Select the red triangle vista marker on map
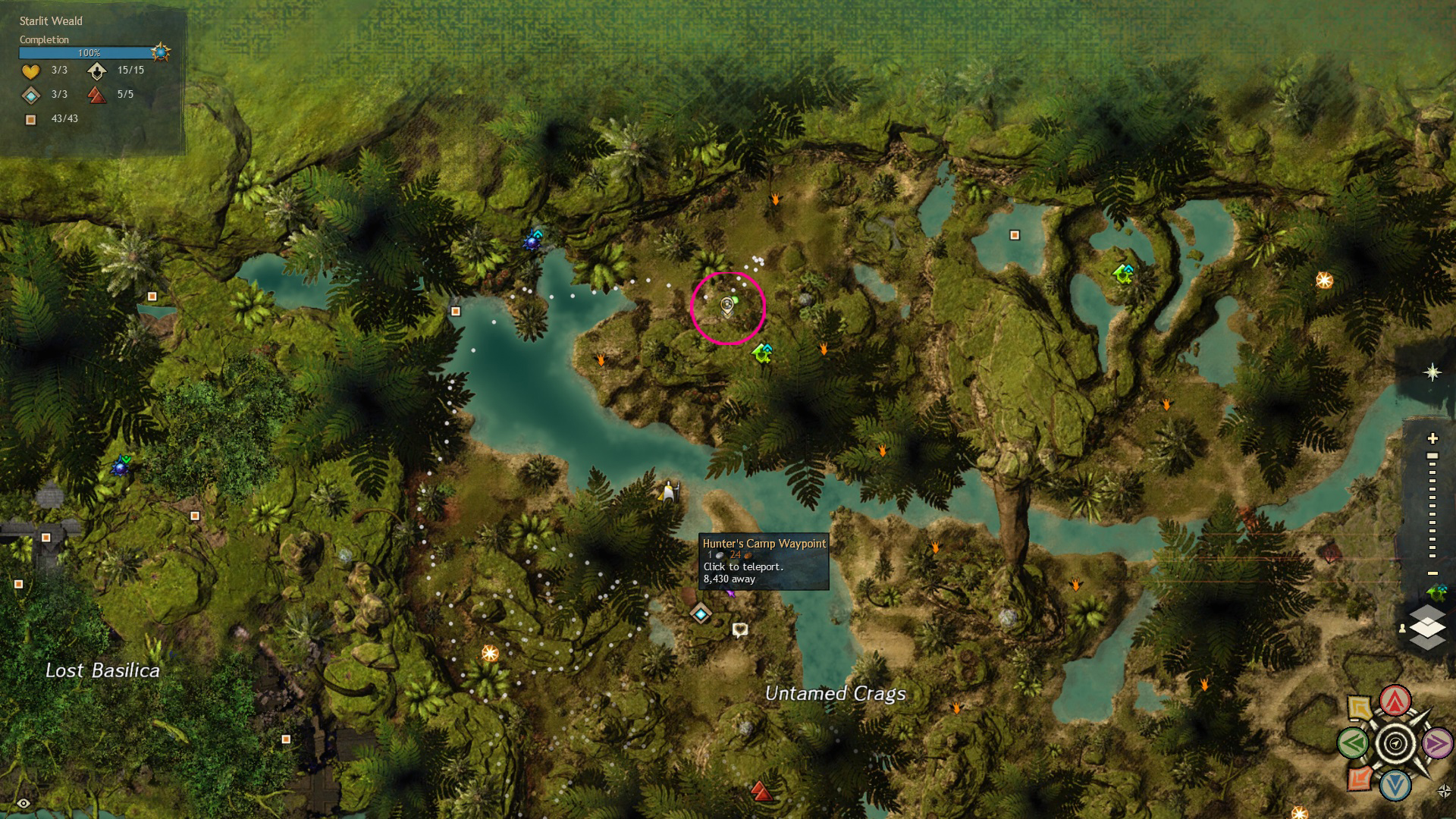The image size is (1456, 819). tap(761, 792)
